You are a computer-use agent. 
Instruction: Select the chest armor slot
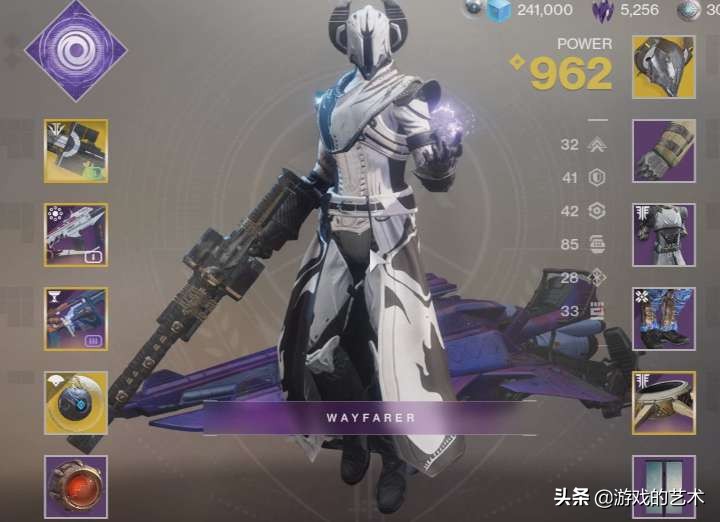point(664,235)
